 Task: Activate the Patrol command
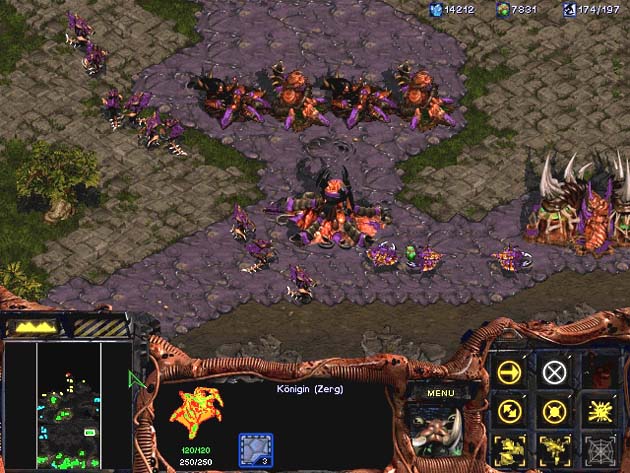[509, 410]
